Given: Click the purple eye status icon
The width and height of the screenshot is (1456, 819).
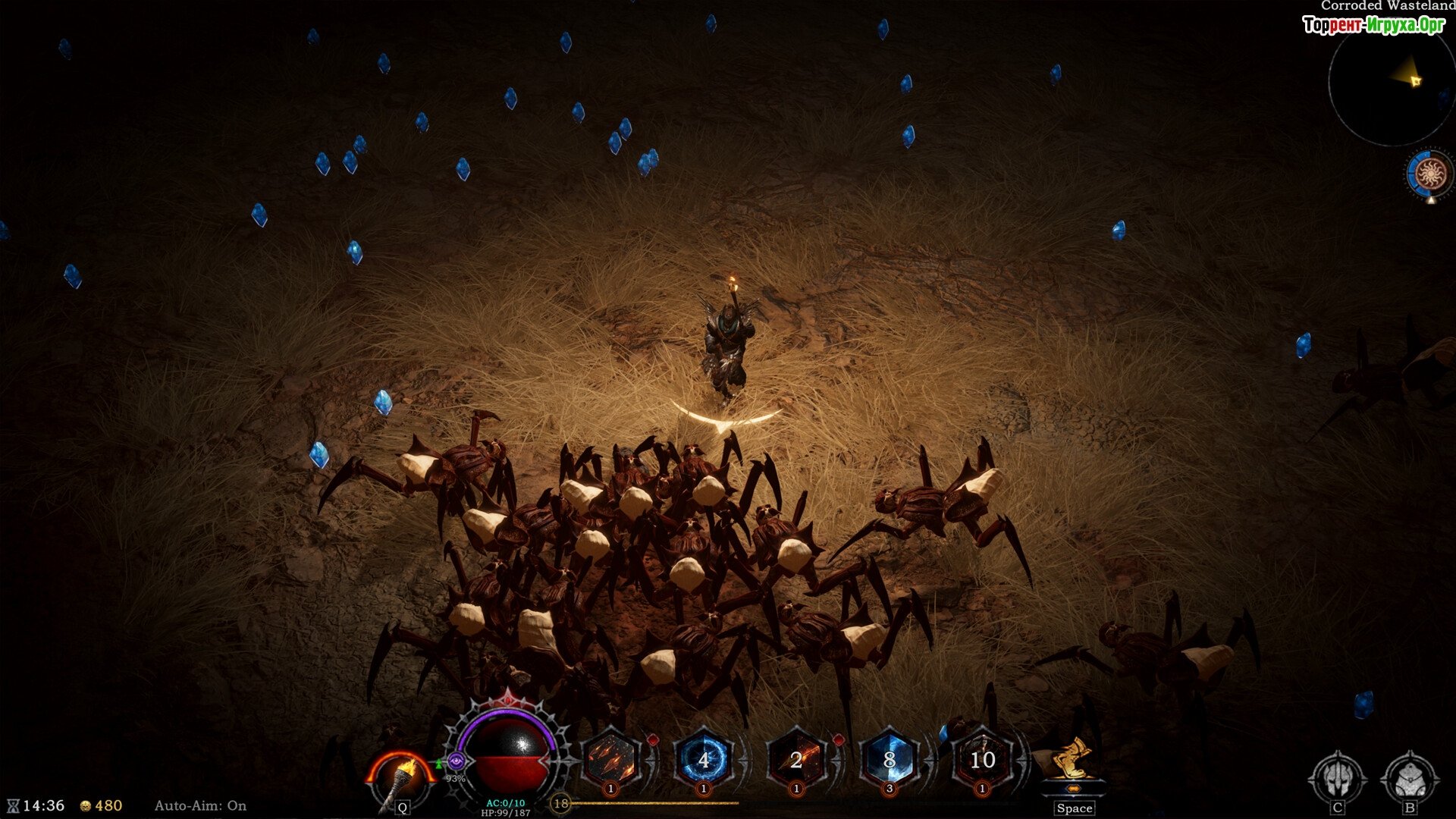Looking at the screenshot, I should [456, 761].
